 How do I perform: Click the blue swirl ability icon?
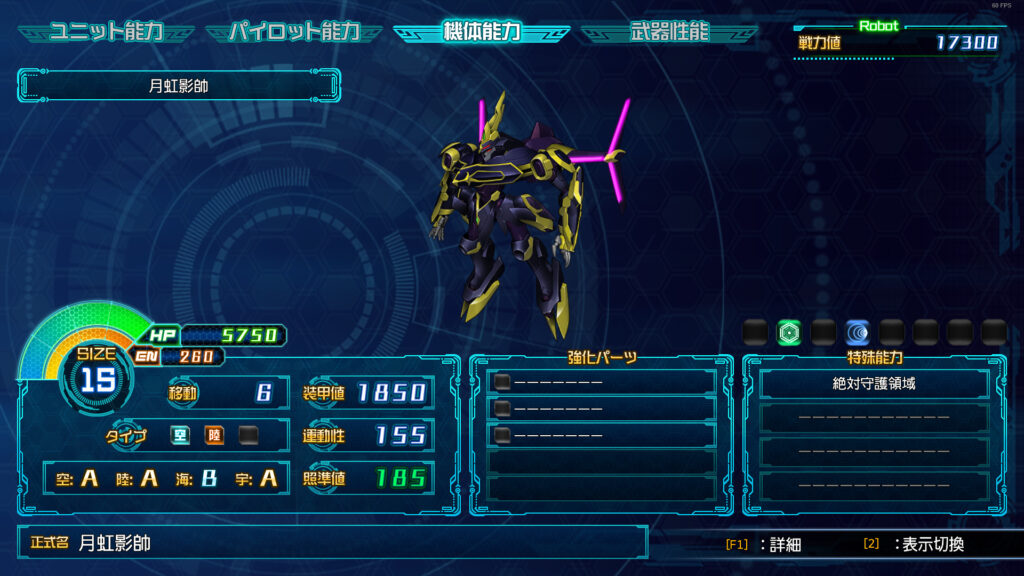(x=857, y=332)
